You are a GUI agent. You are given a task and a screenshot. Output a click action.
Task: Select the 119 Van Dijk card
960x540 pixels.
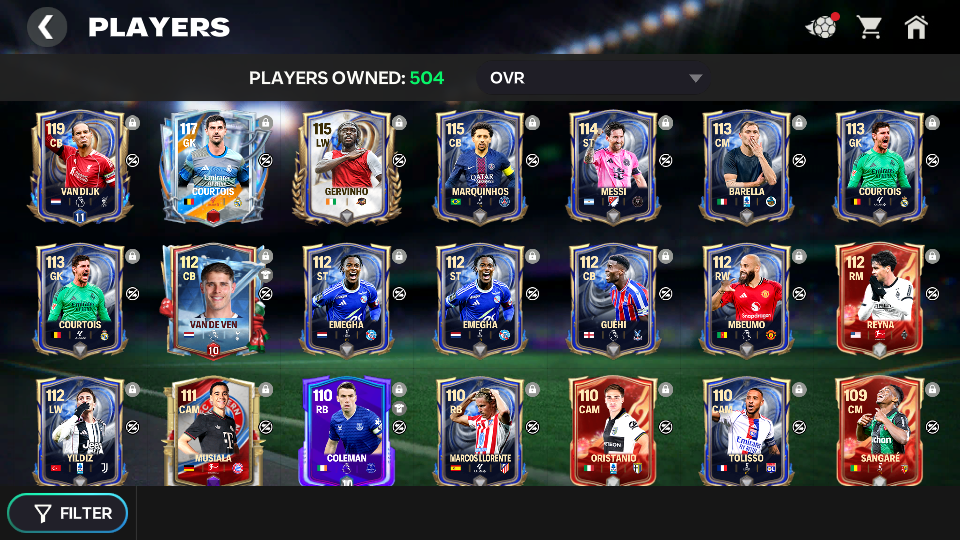point(80,165)
